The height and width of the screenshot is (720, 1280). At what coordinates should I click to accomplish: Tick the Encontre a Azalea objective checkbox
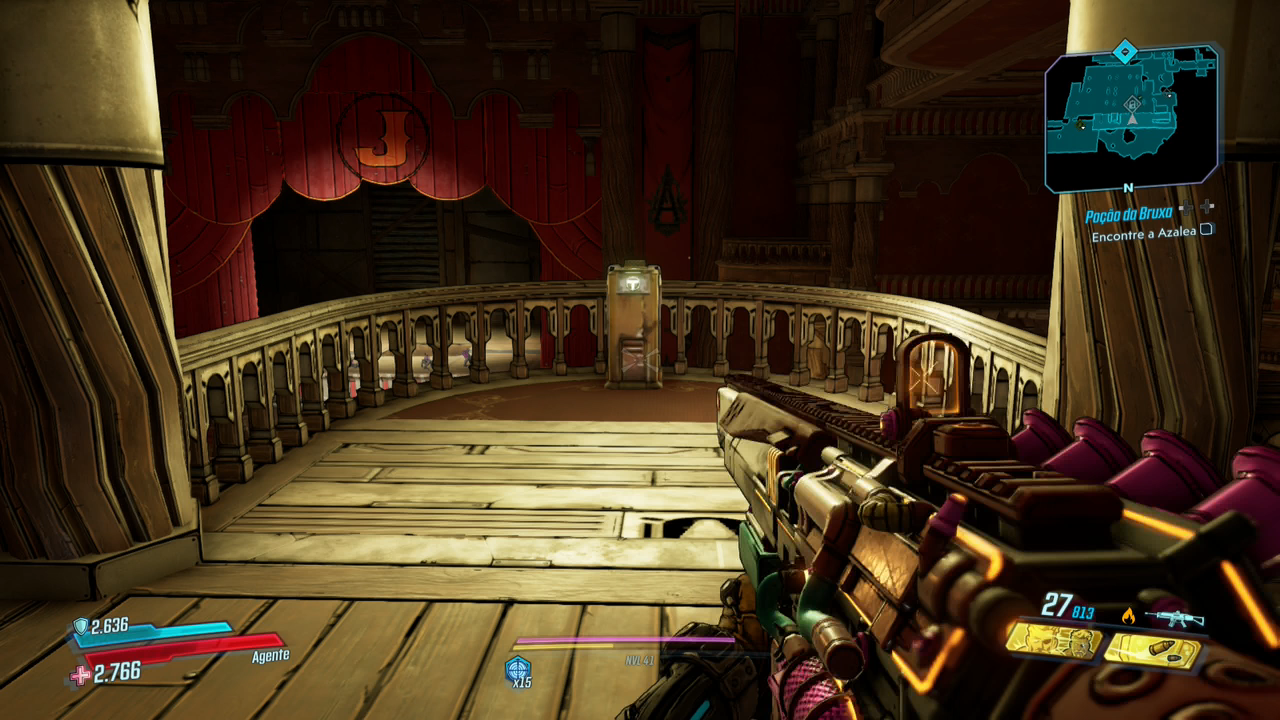[1207, 229]
